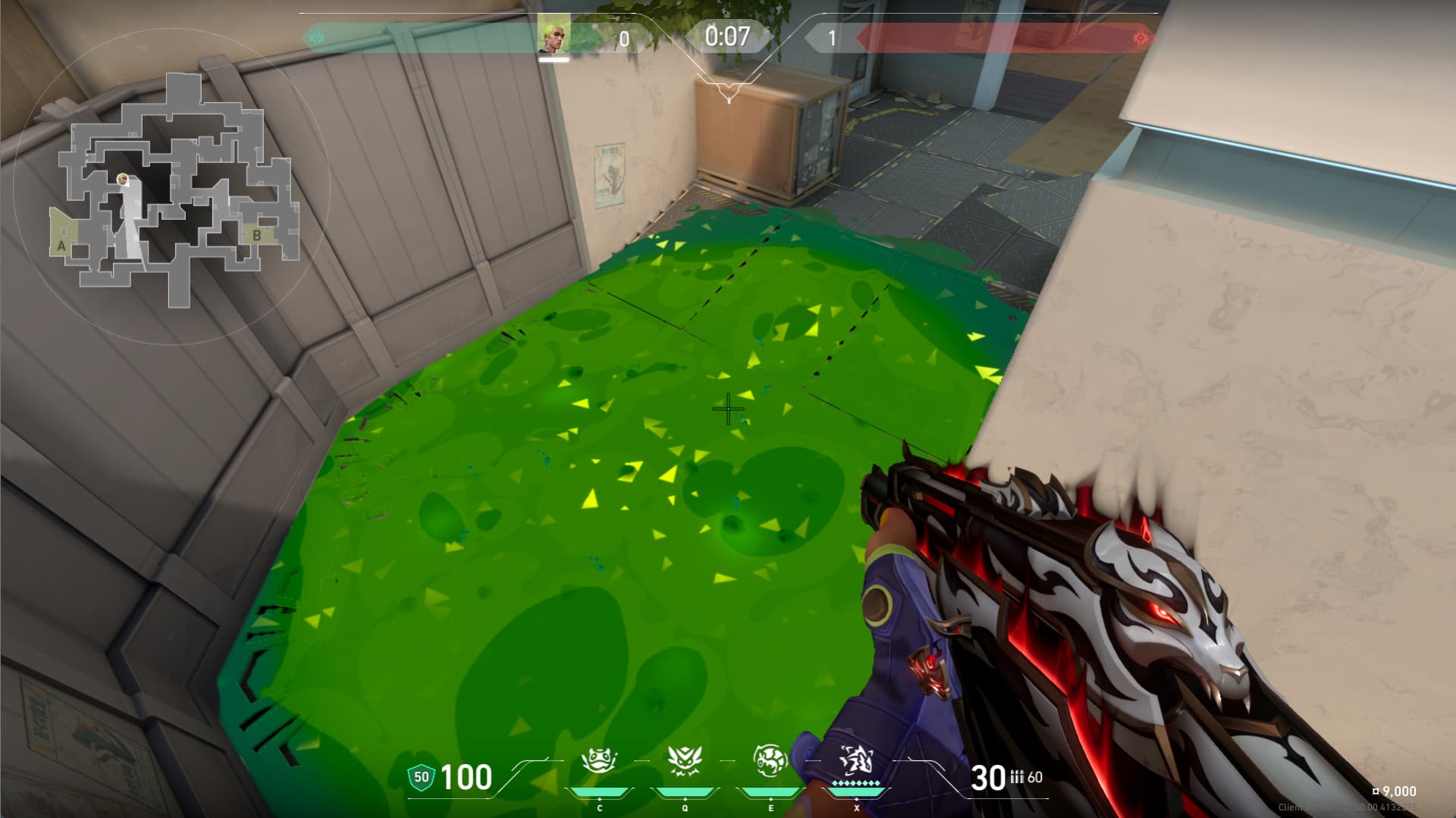Activate the Mosh Pit ability icon

[598, 760]
